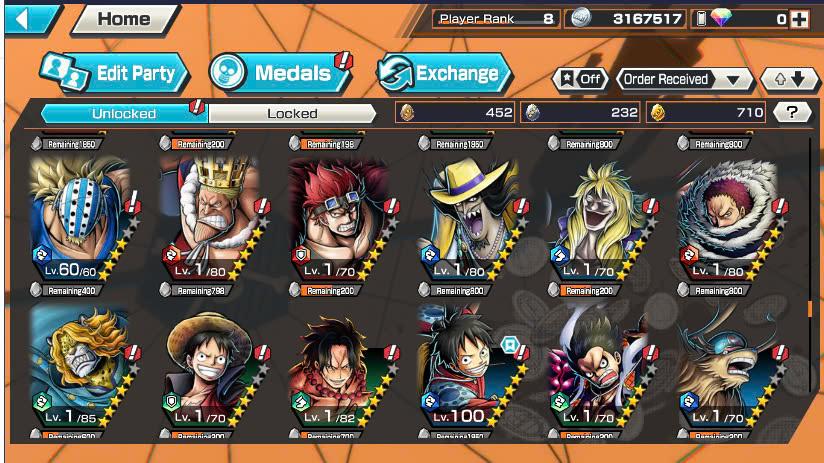Viewport: 824px width, 463px height.
Task: Open the Order Received sort dropdown
Action: [x=684, y=79]
